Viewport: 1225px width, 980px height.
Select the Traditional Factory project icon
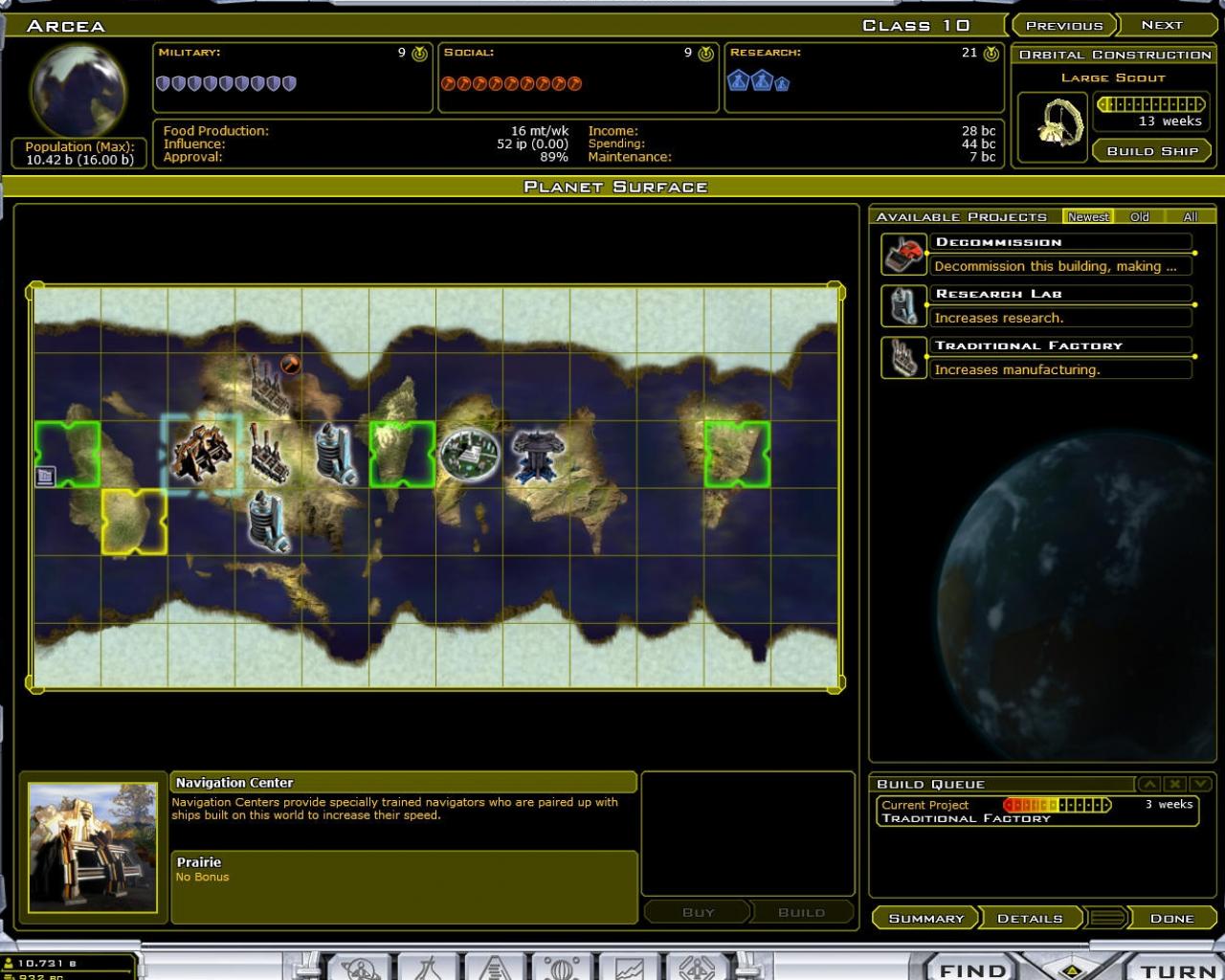[x=902, y=355]
